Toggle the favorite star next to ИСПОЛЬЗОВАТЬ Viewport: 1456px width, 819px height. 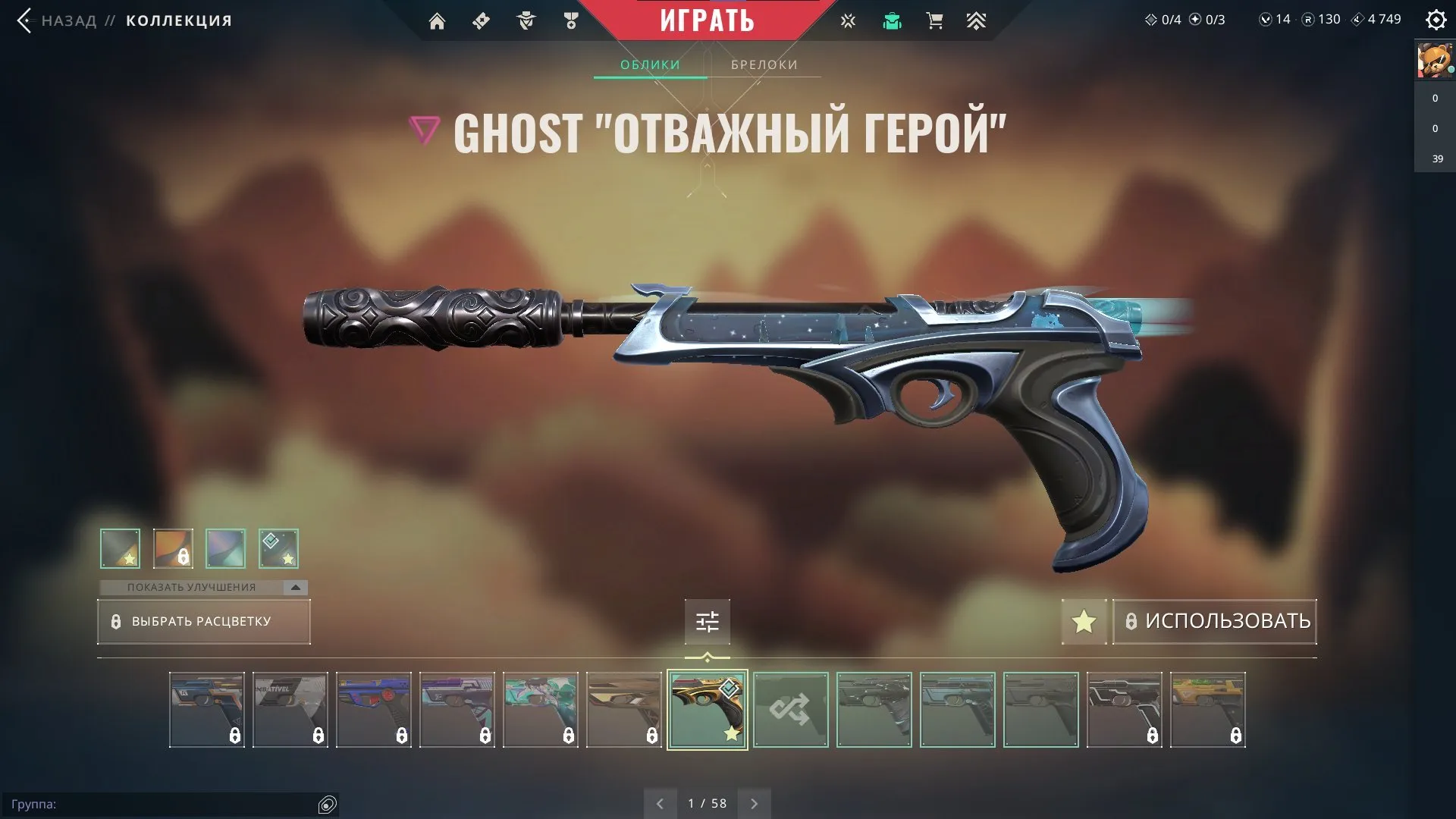point(1084,622)
